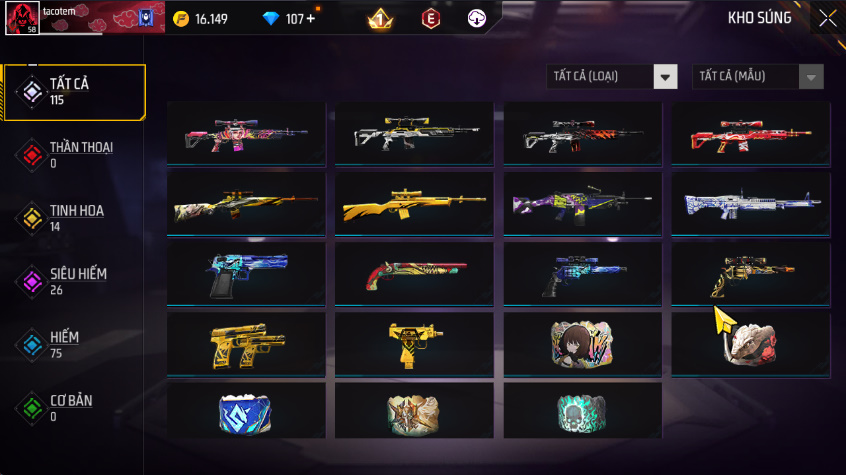846x475 pixels.
Task: Open the Tất Cả (Loại) type dropdown
Action: [x=612, y=76]
